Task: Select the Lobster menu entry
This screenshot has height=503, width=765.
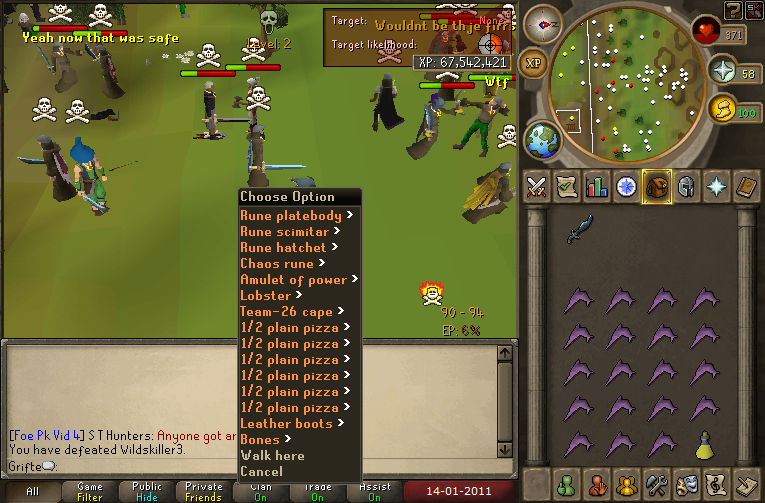Action: pyautogui.click(x=266, y=296)
